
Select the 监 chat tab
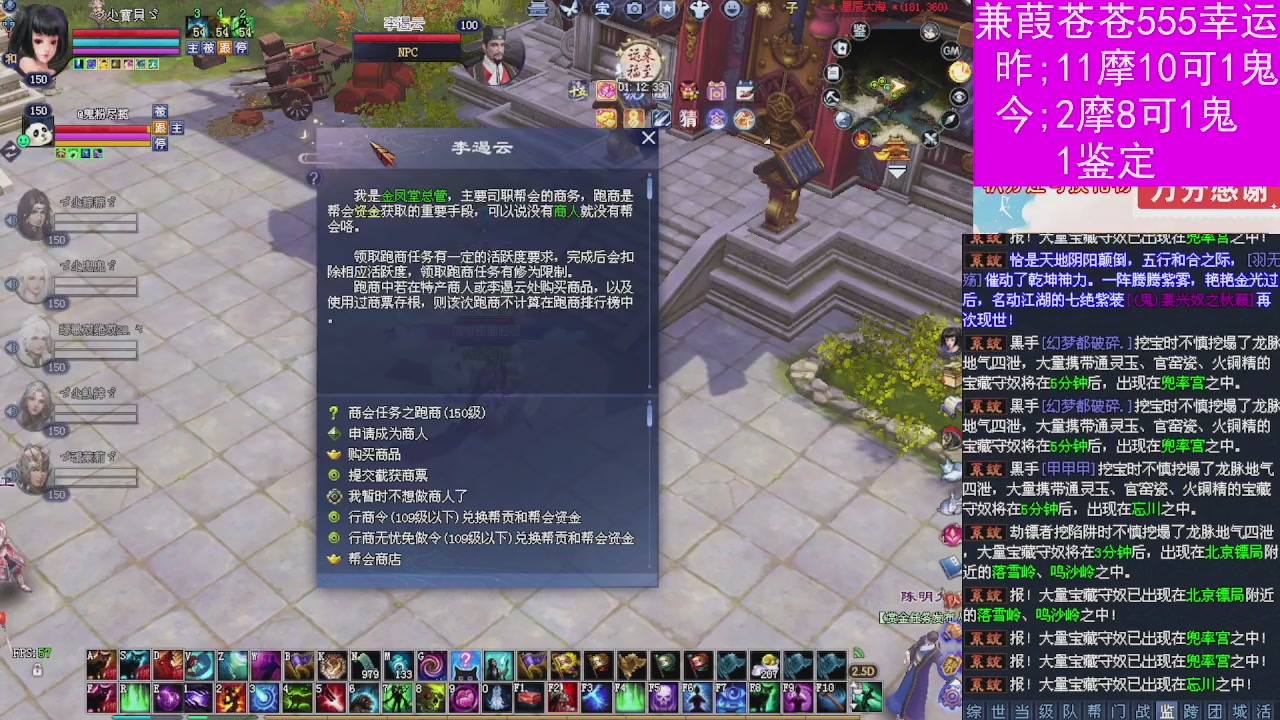click(x=1168, y=712)
